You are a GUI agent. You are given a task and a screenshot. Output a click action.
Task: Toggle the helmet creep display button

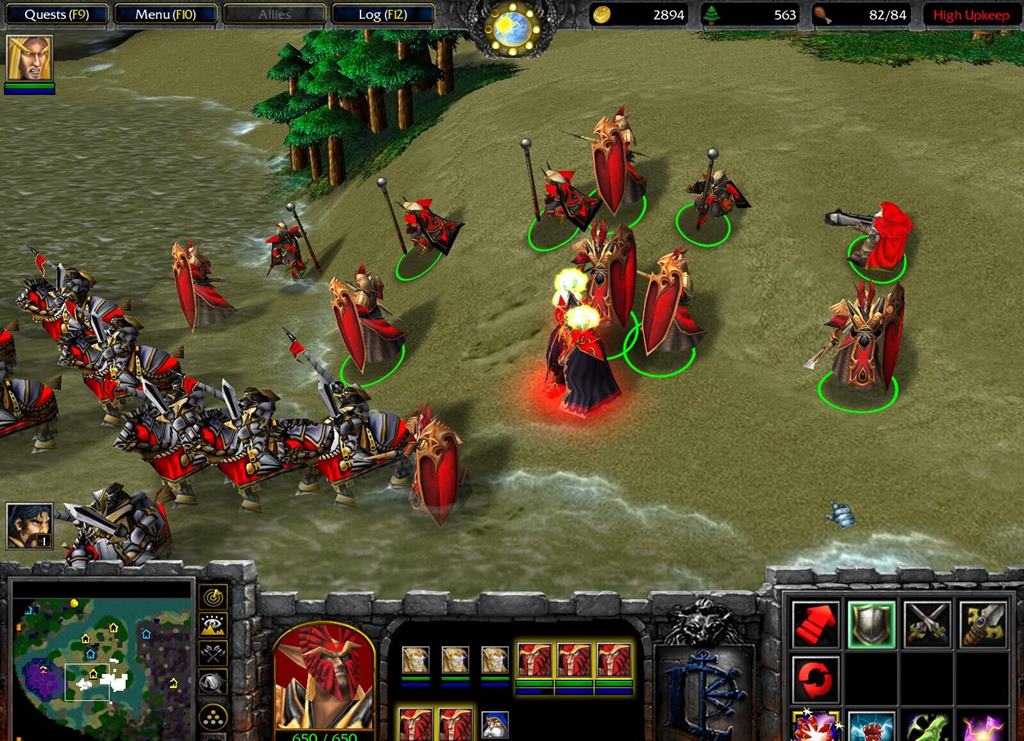coord(213,683)
